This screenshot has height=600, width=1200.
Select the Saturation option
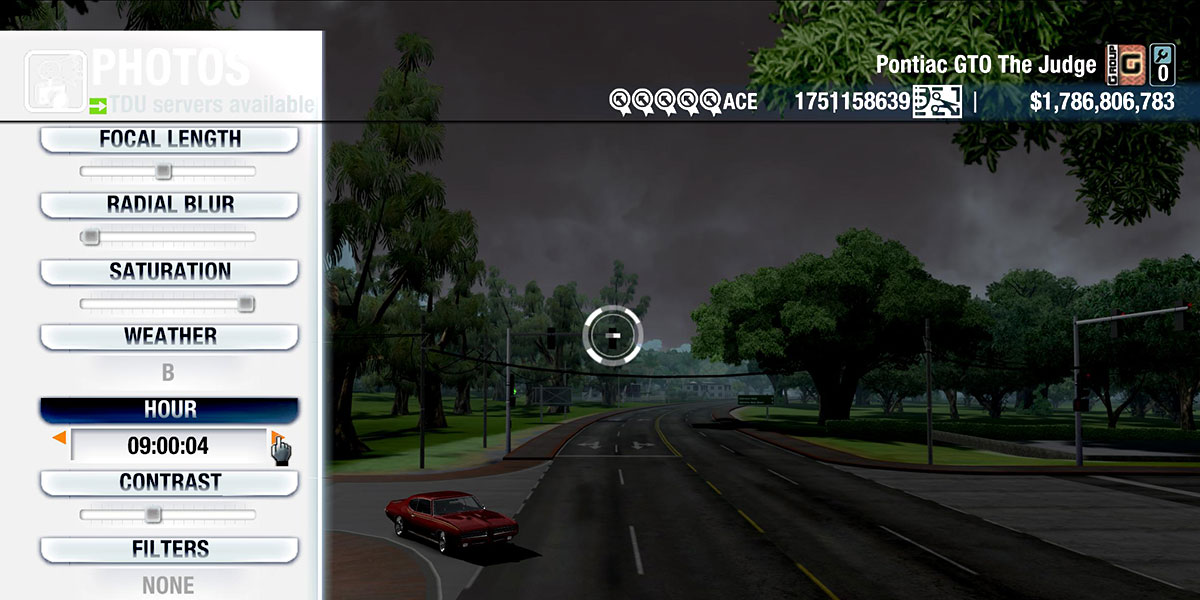point(169,271)
